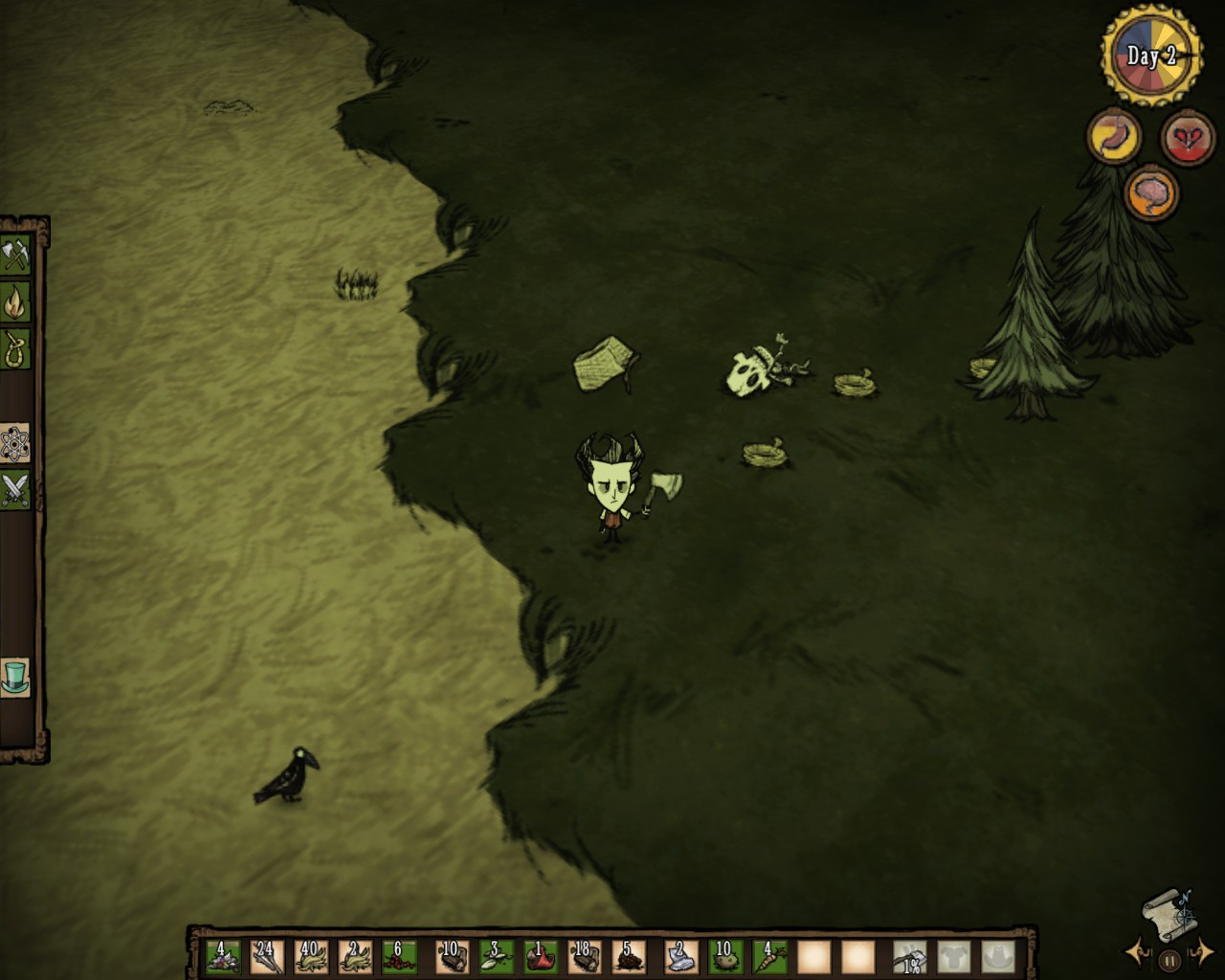Screen dimensions: 1225x980
Task: Click the equipped axe hand slot
Action: [x=909, y=956]
